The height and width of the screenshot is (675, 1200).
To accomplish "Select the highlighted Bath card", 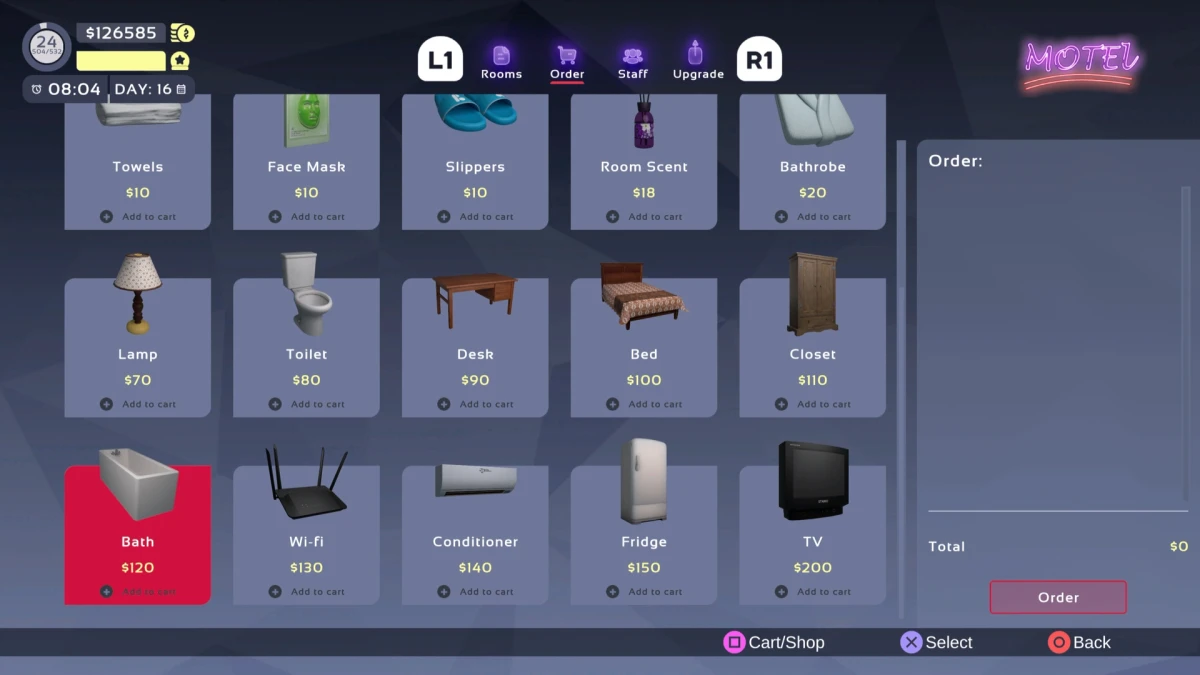I will coord(138,533).
